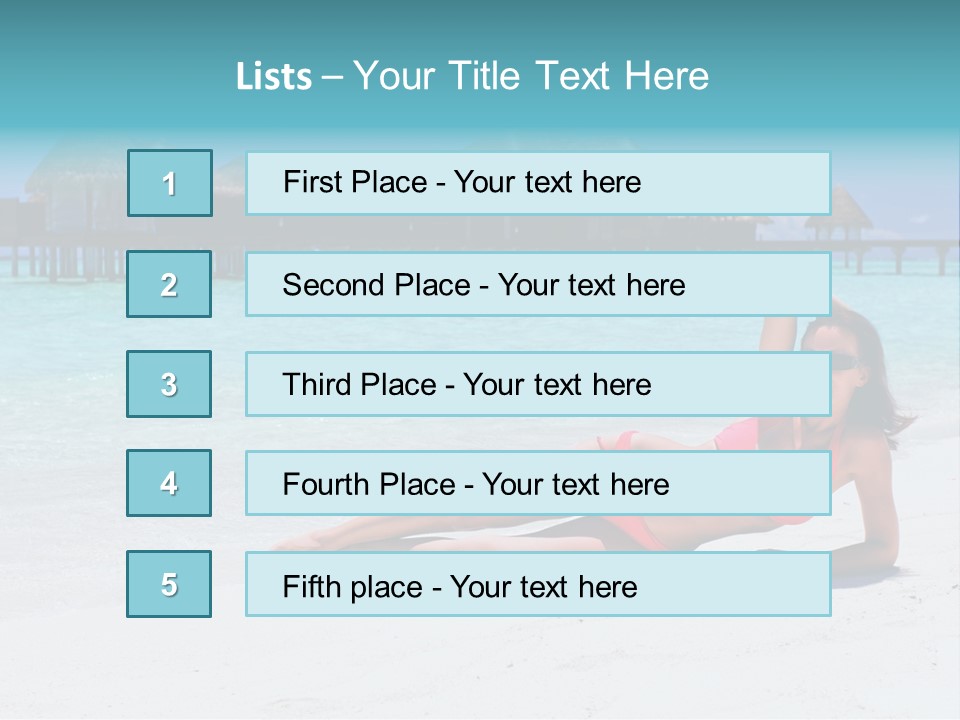The height and width of the screenshot is (720, 960).
Task: Select the Fifth place text row
Action: coord(538,585)
